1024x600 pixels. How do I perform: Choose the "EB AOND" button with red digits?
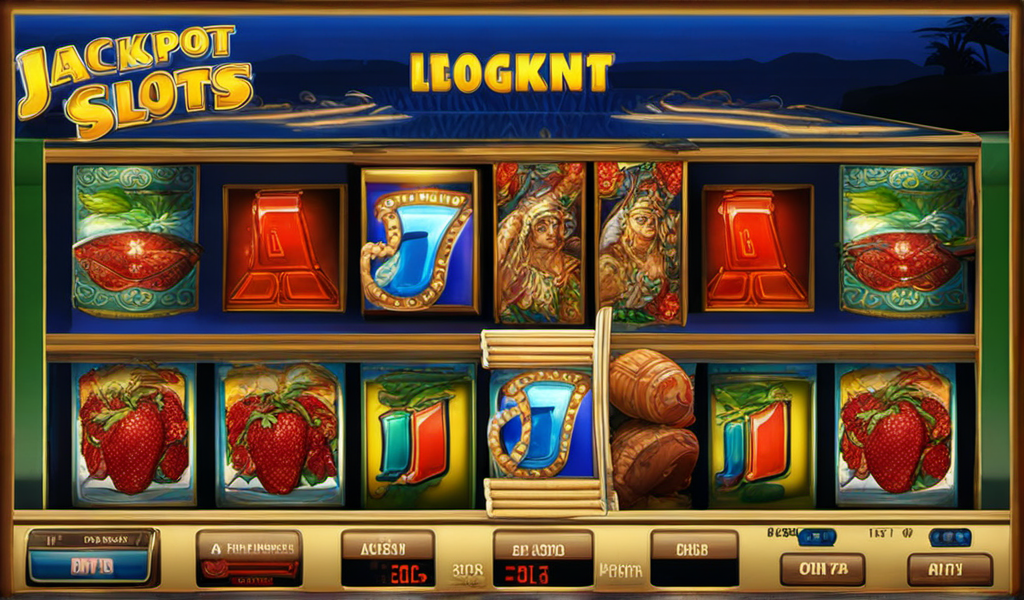[543, 559]
